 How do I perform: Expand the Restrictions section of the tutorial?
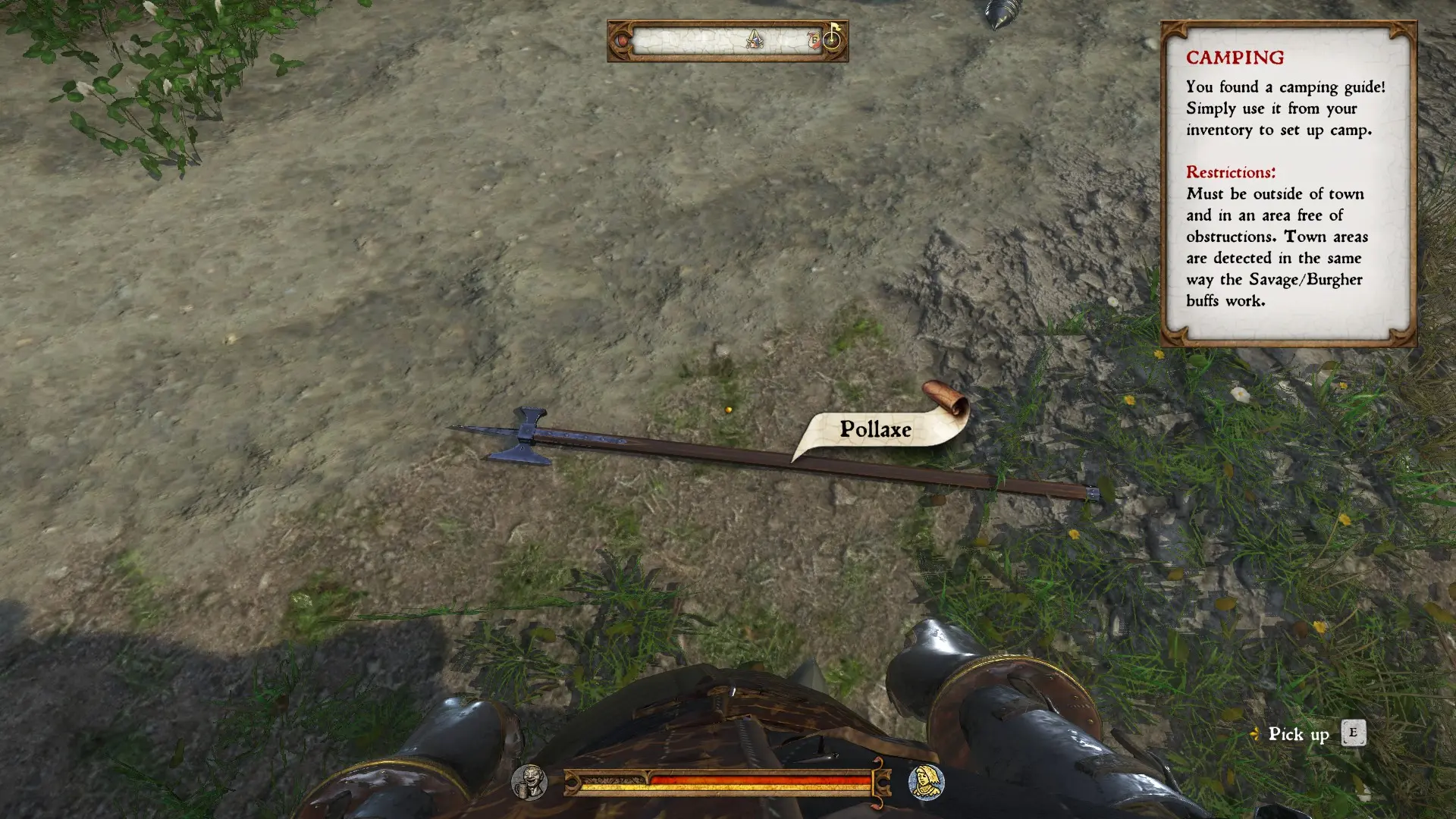click(x=1232, y=172)
